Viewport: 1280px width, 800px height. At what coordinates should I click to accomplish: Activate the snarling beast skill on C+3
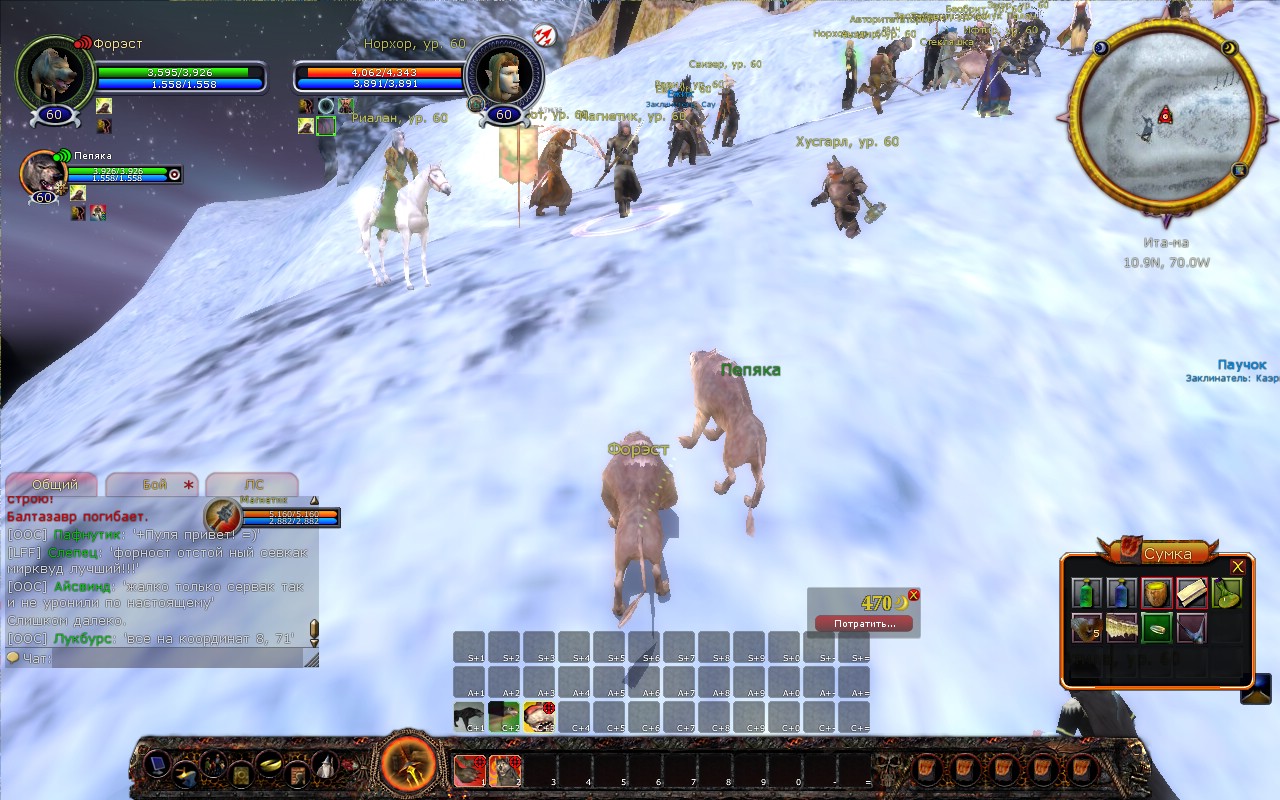[x=539, y=717]
